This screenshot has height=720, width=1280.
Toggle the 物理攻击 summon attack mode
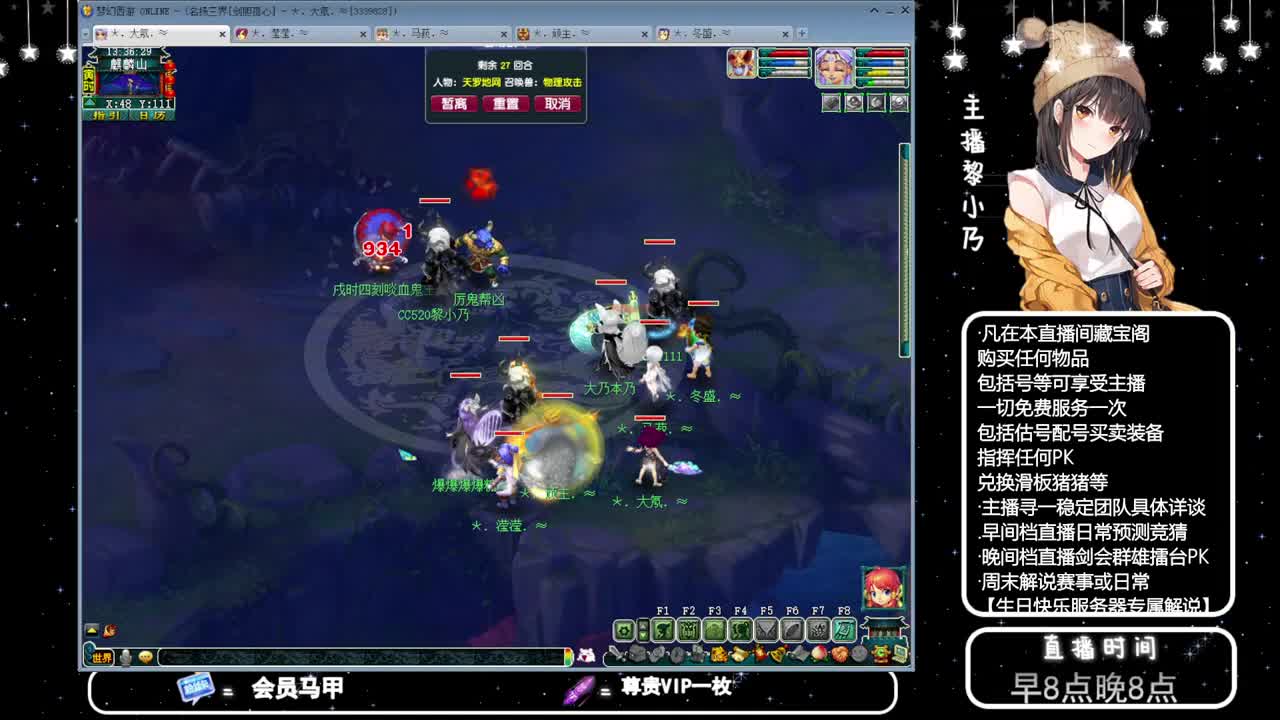pos(561,82)
